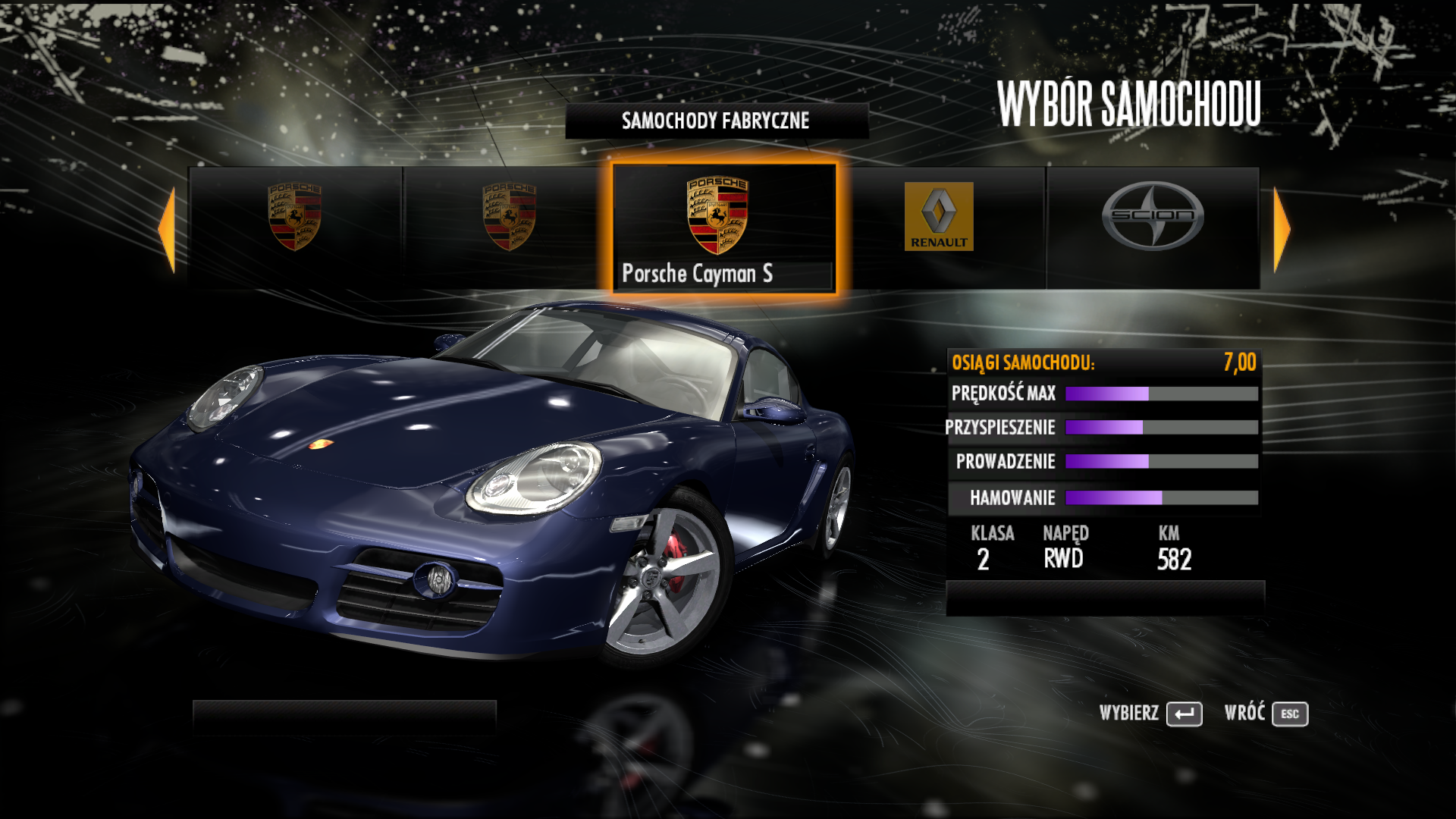Advance car list with the orange right arrow
This screenshot has width=1456, height=819.
[x=1282, y=230]
